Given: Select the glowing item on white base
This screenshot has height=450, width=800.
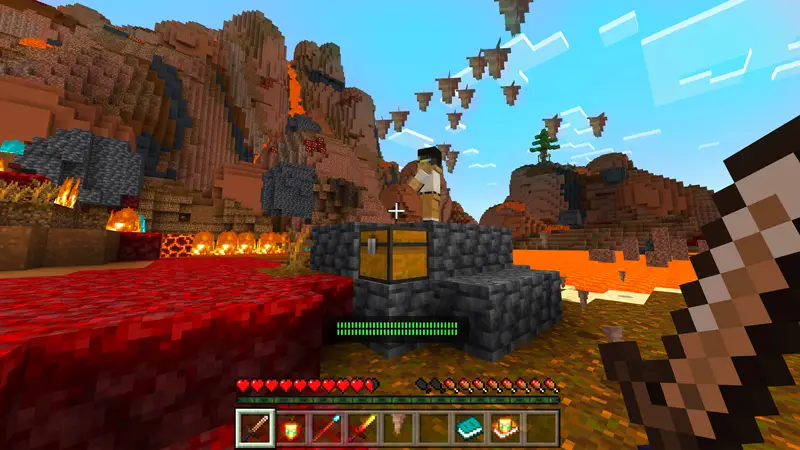Looking at the screenshot, I should pyautogui.click(x=505, y=428).
